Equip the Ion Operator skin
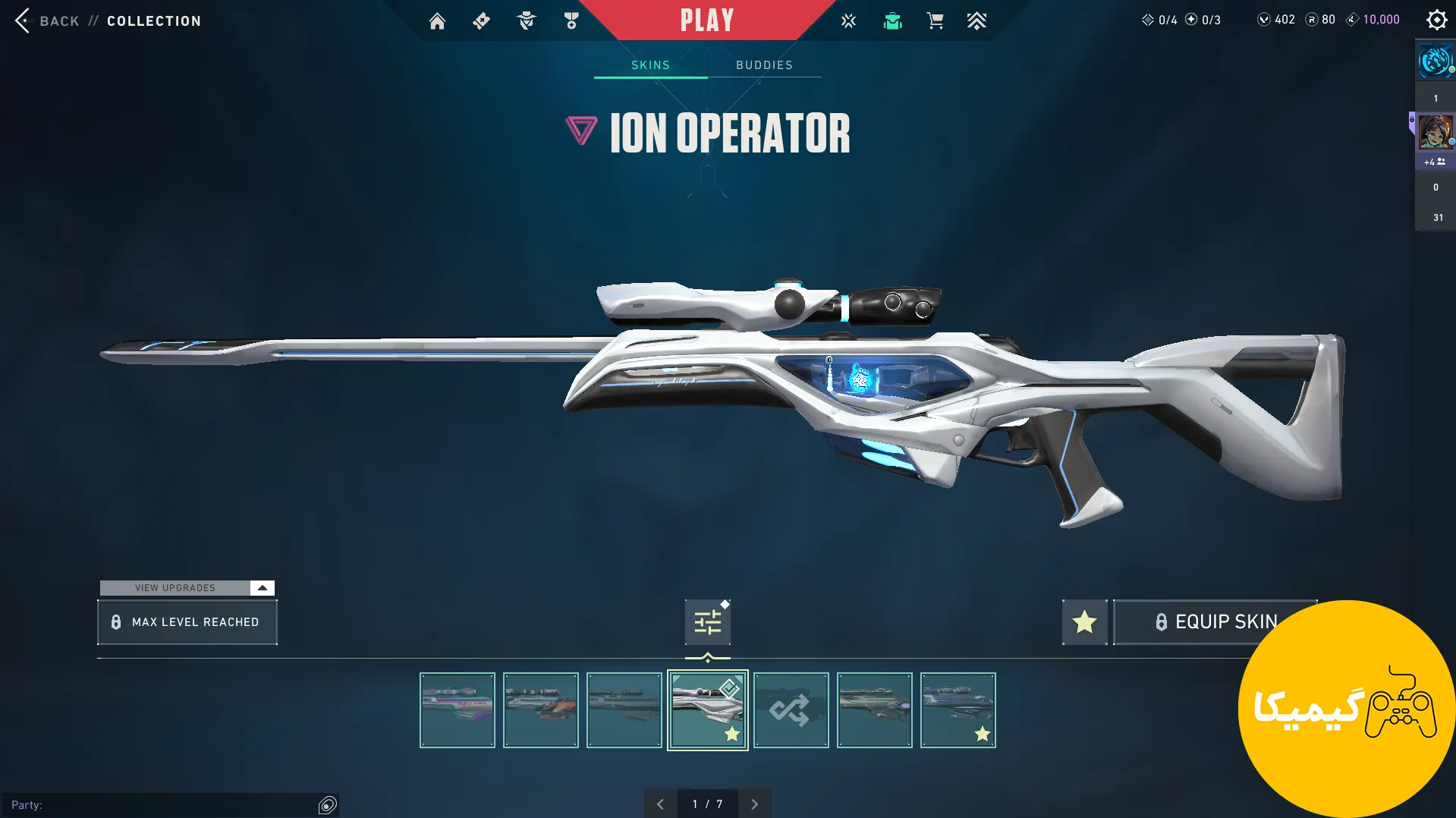This screenshot has height=818, width=1456. point(1214,622)
